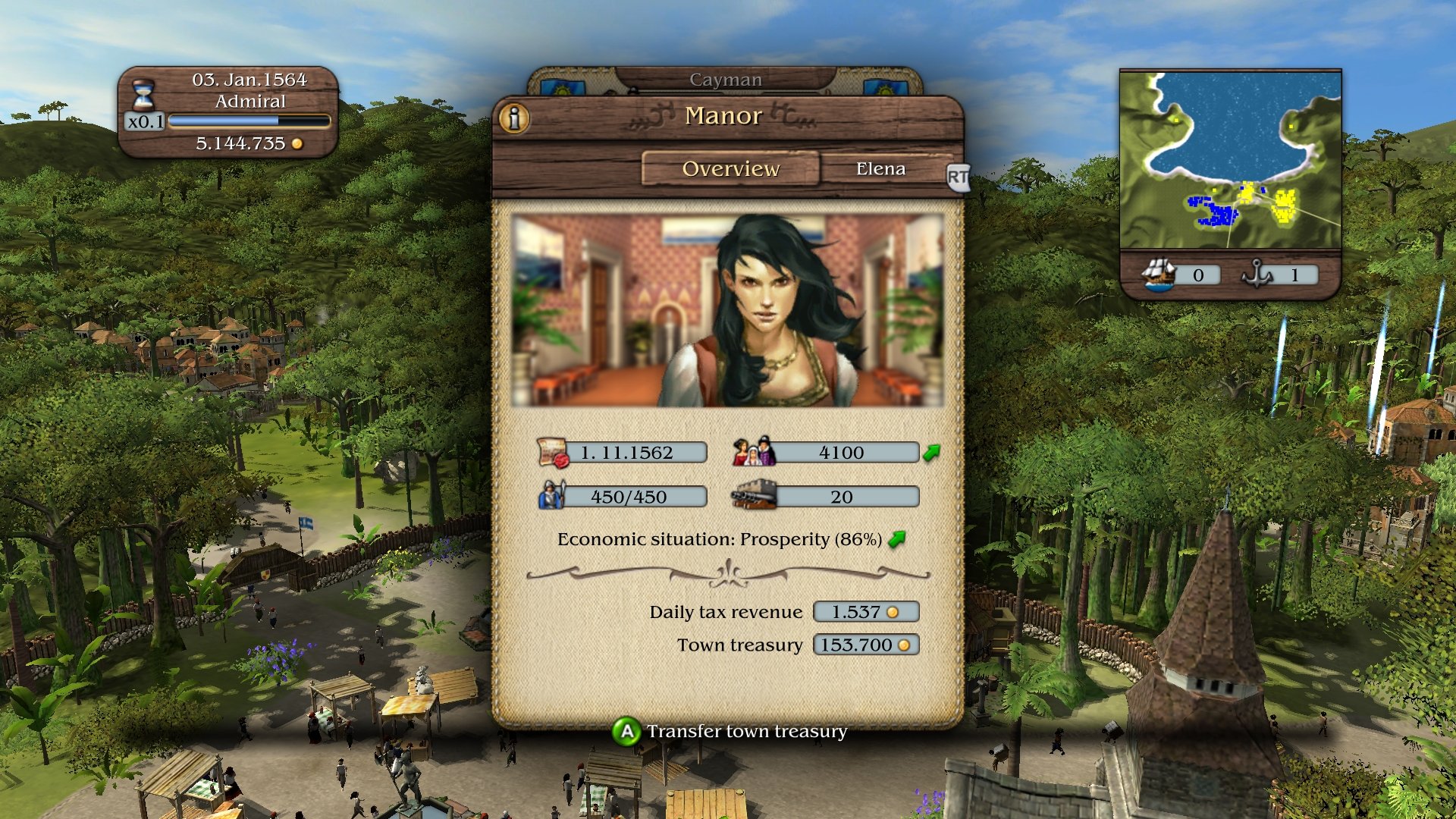Expand the Cayman town header
The width and height of the screenshot is (1456, 819).
click(726, 78)
